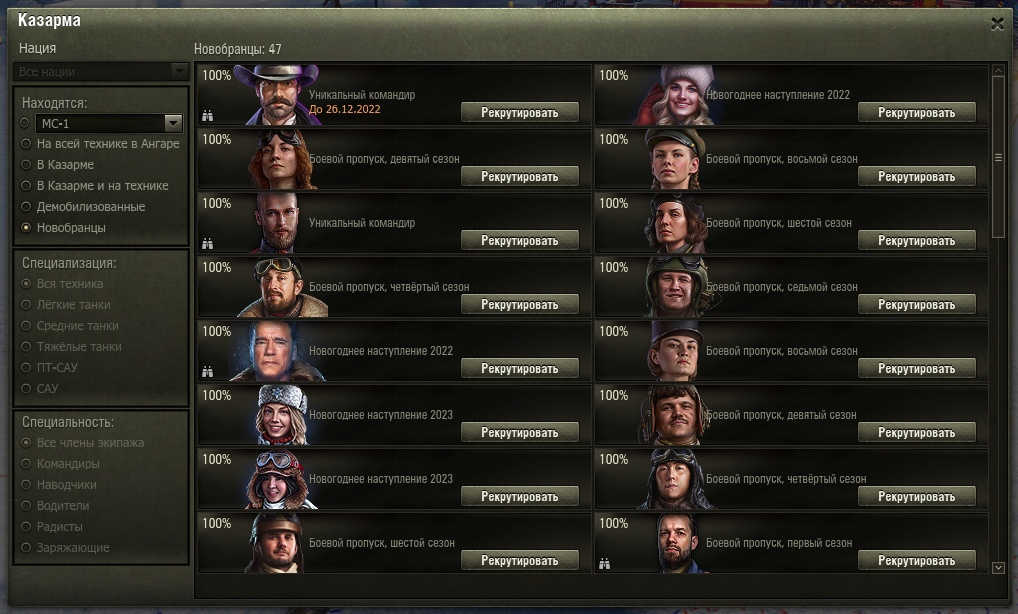
Task: Recruit the bald bearded Уникальный командир
Action: 520,241
